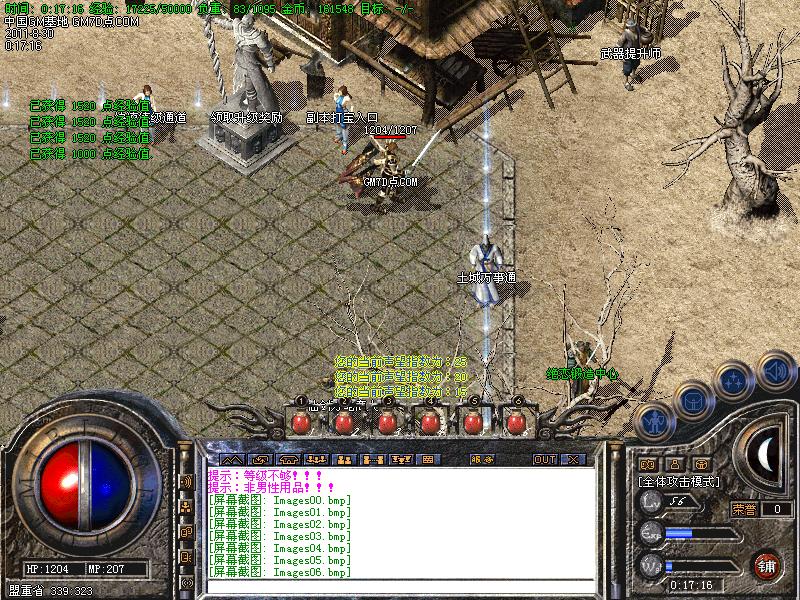Click the 荣誉 honor label

743,509
